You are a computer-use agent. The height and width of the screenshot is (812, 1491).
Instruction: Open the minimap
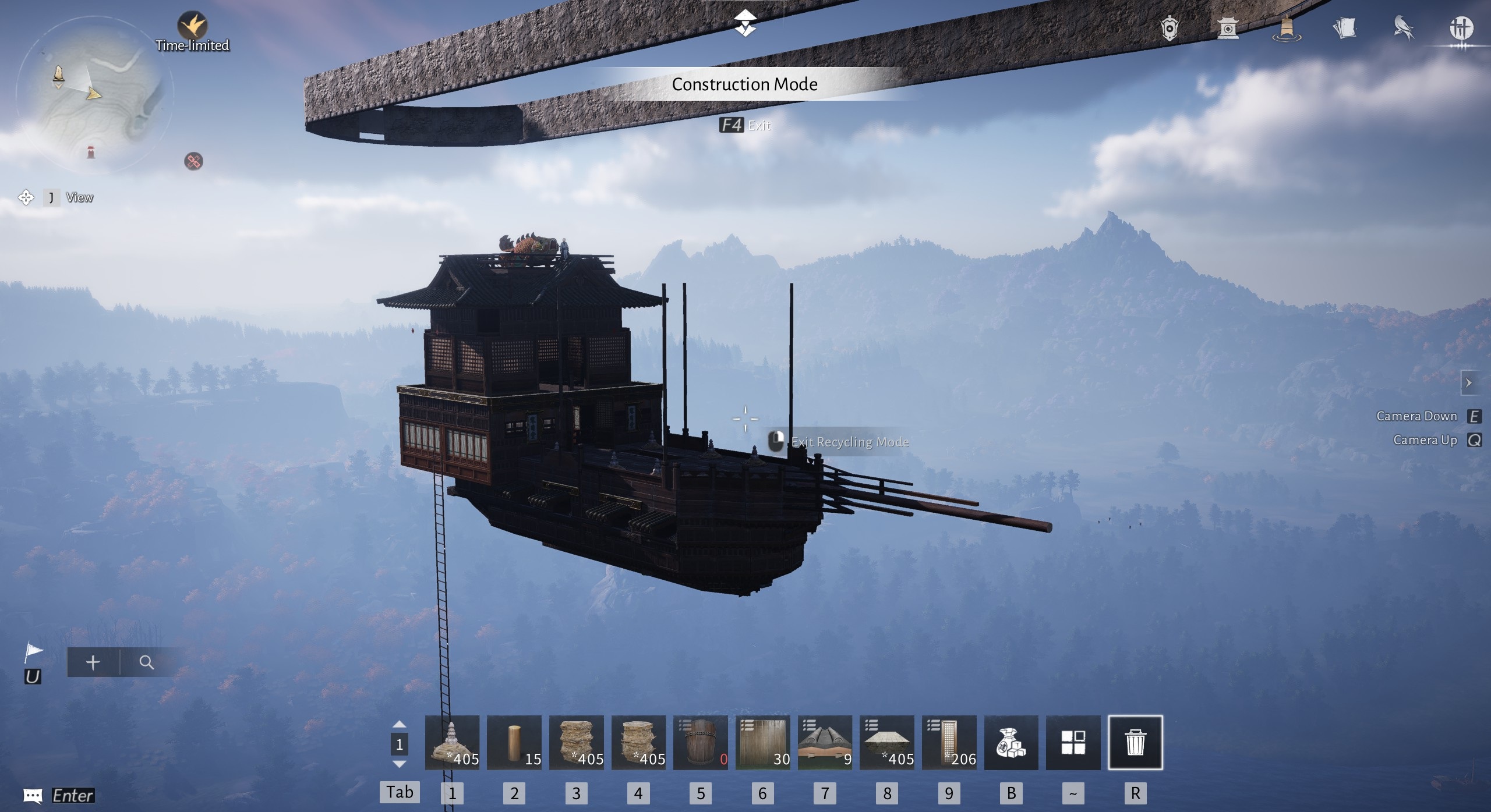click(x=93, y=93)
